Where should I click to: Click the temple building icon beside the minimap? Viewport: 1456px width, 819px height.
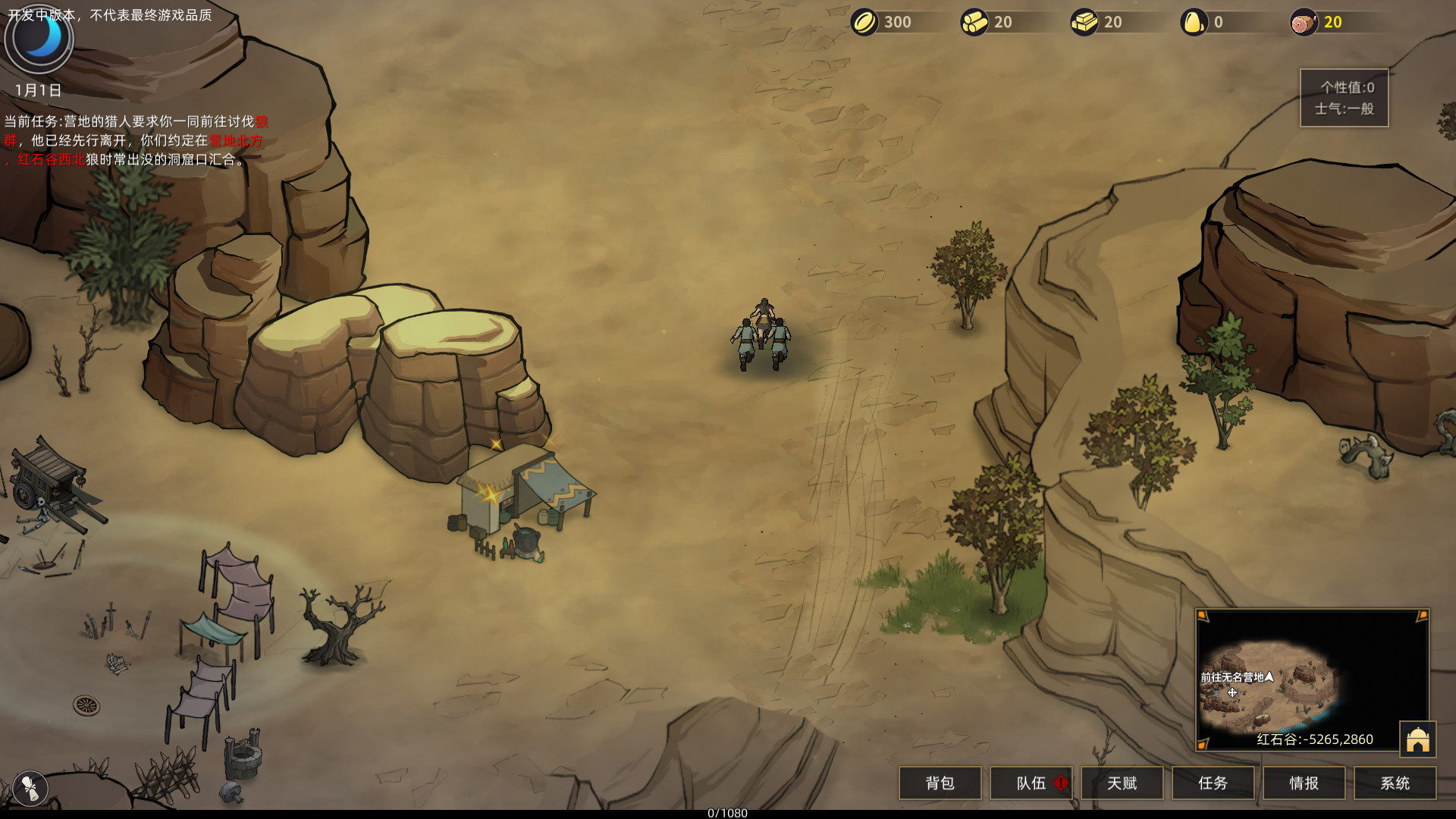click(x=1419, y=738)
